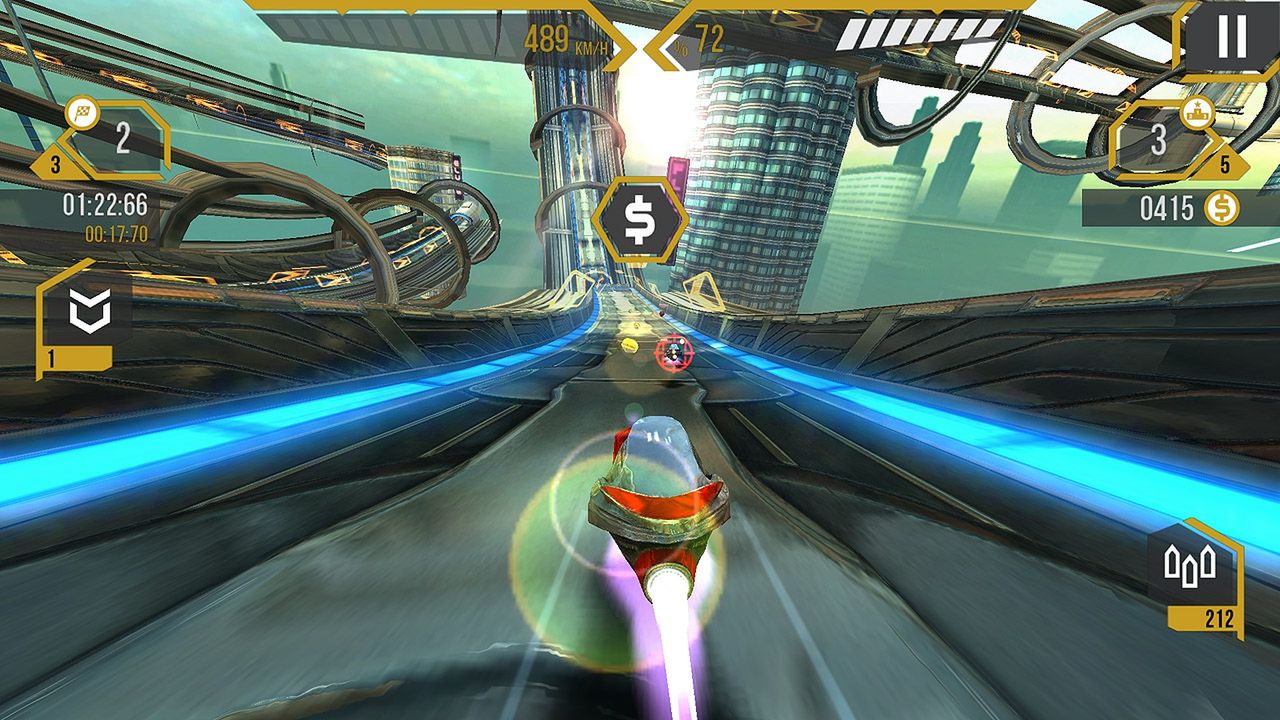
Task: Tap the chevron shield power-up icon
Action: (x=88, y=311)
